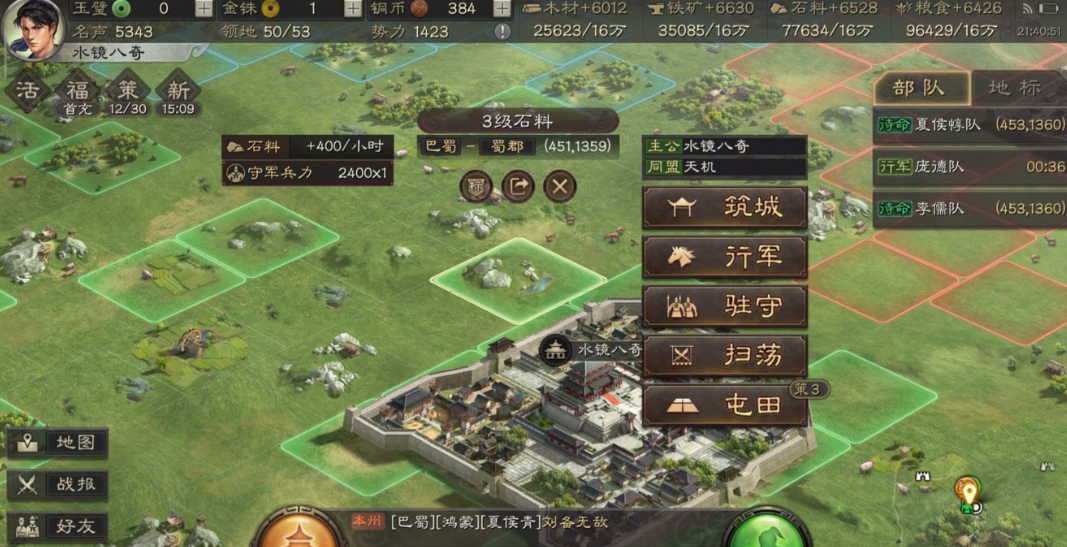Viewport: 1067px width, 547px height.
Task: Close the 3级石料 tile panel
Action: [x=560, y=186]
